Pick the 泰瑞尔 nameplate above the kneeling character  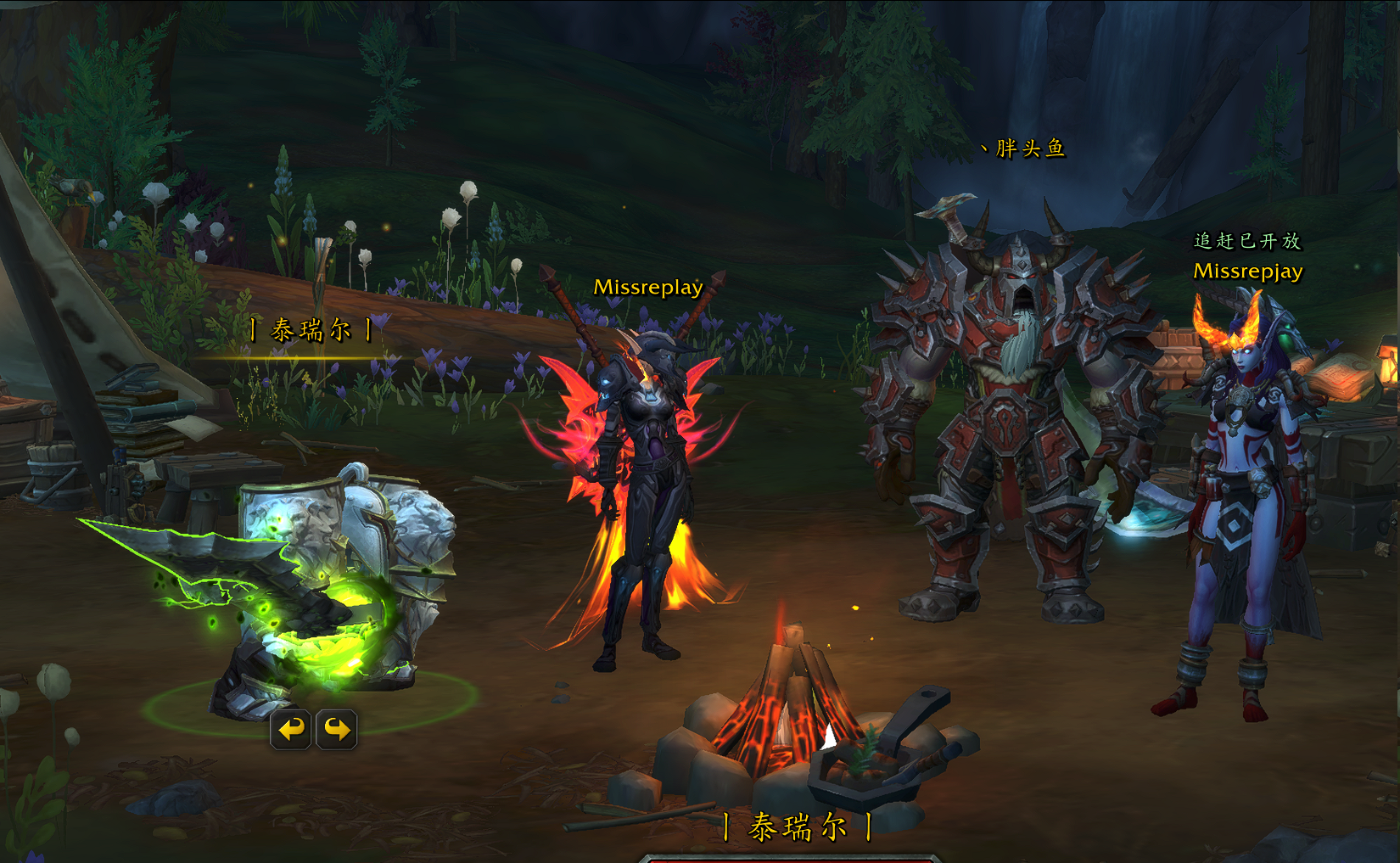click(x=311, y=329)
